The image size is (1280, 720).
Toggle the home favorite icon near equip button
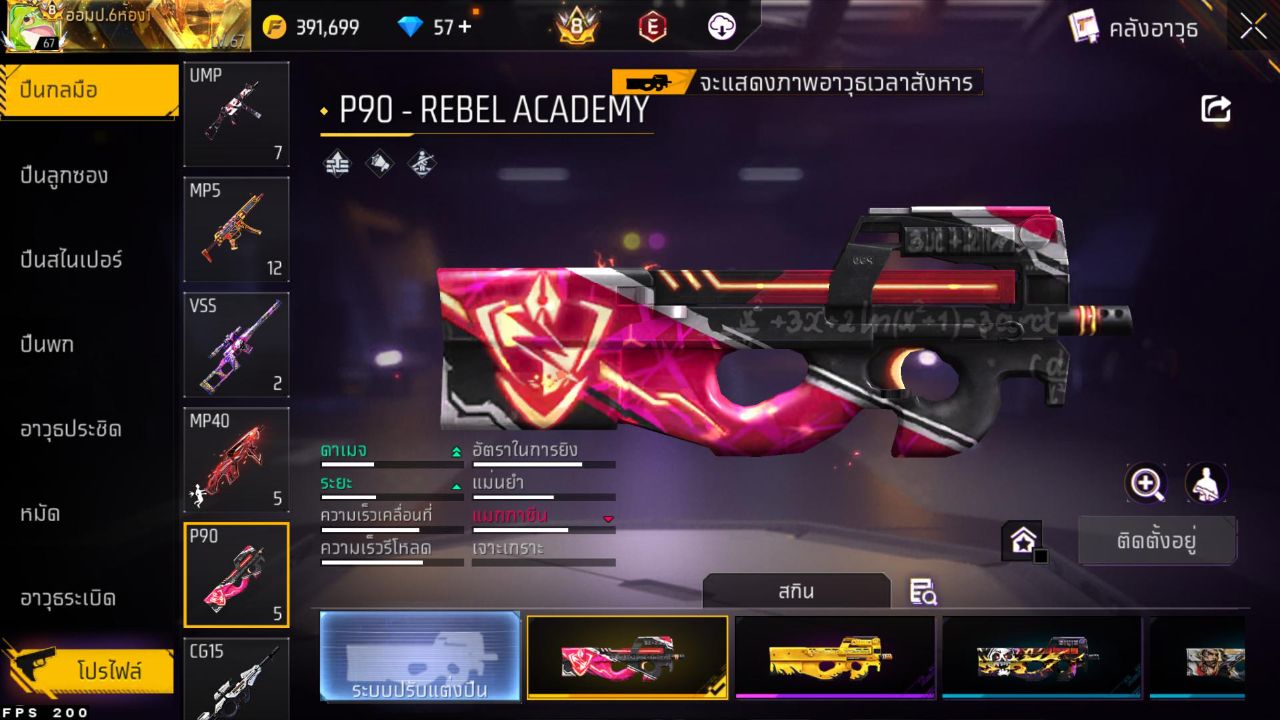point(1024,539)
